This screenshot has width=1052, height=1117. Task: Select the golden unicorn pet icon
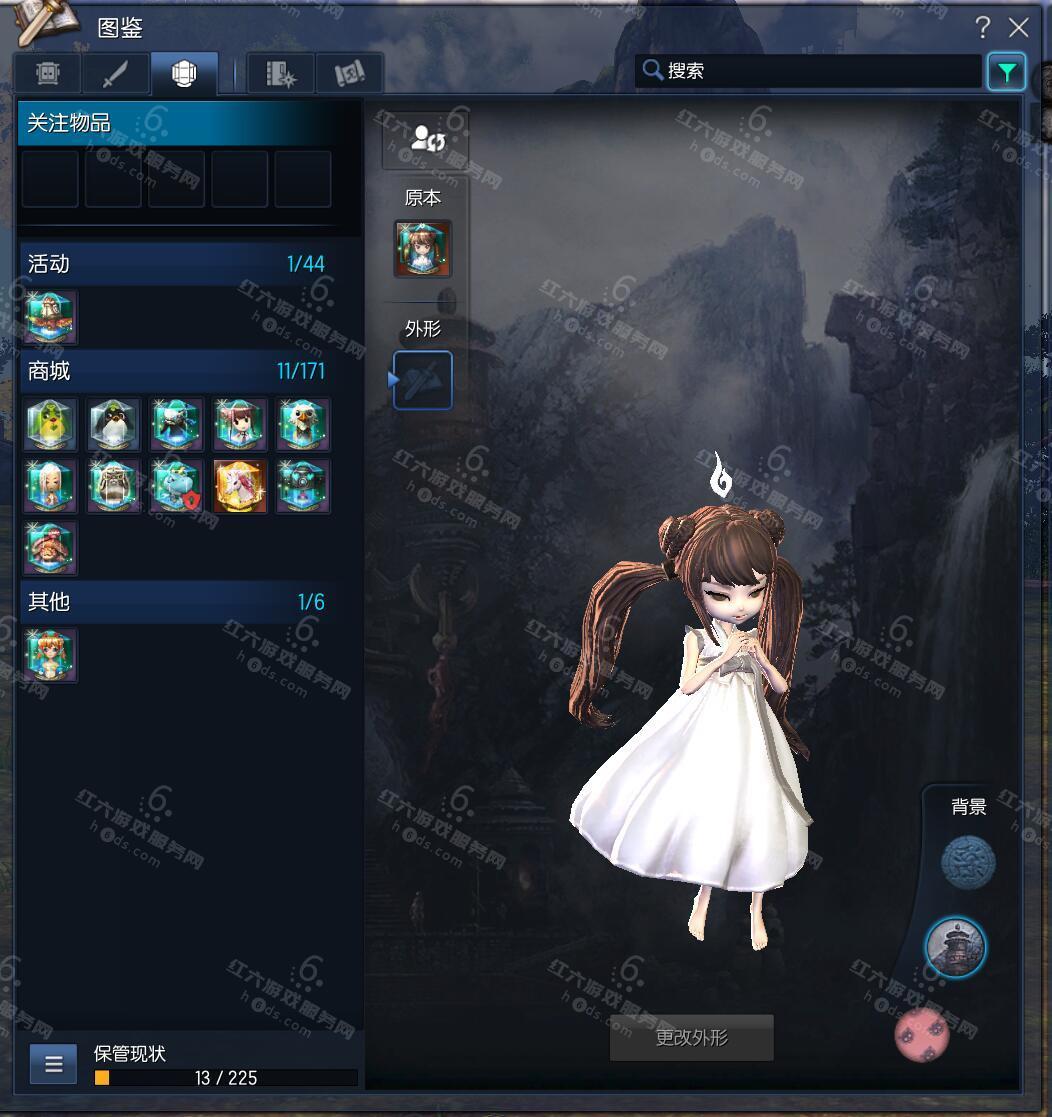pyautogui.click(x=240, y=486)
